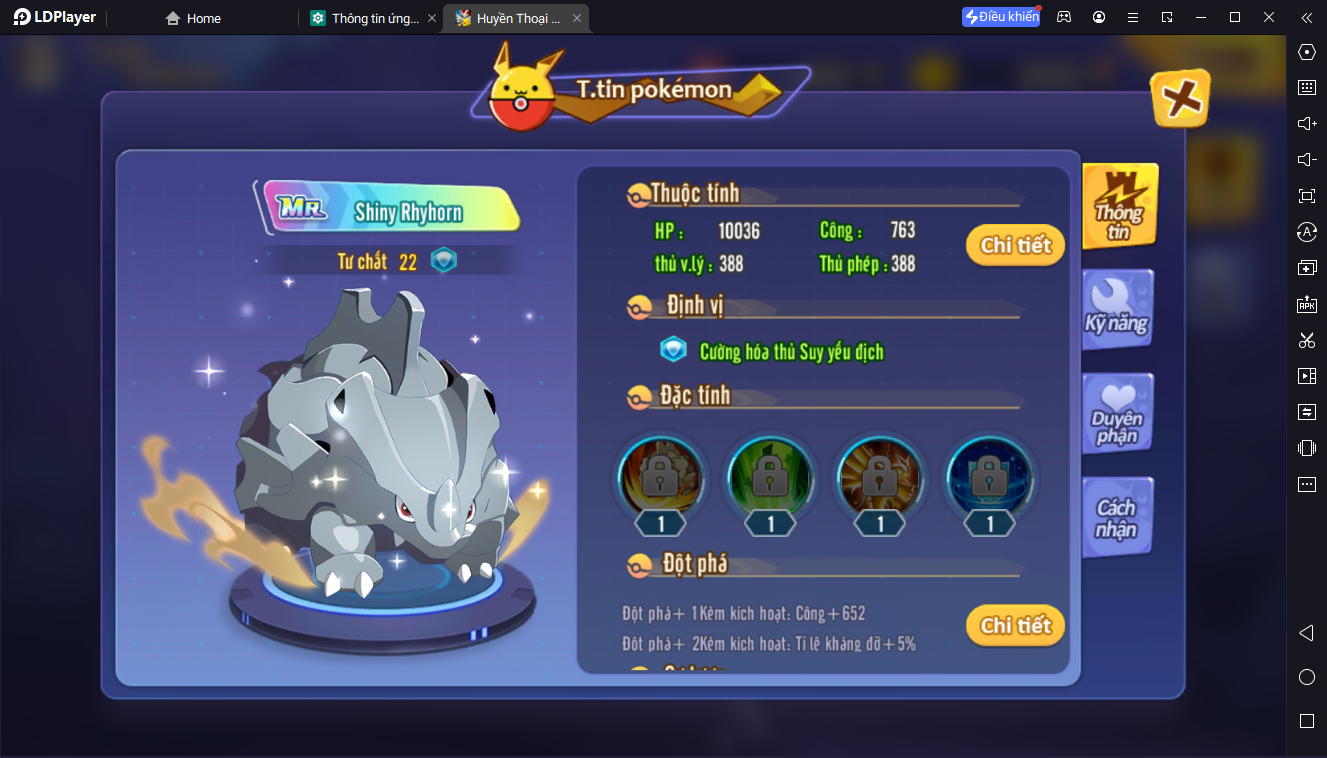Open the LDPlayer keyboard mapping icon
This screenshot has width=1327, height=758.
pos(1306,88)
